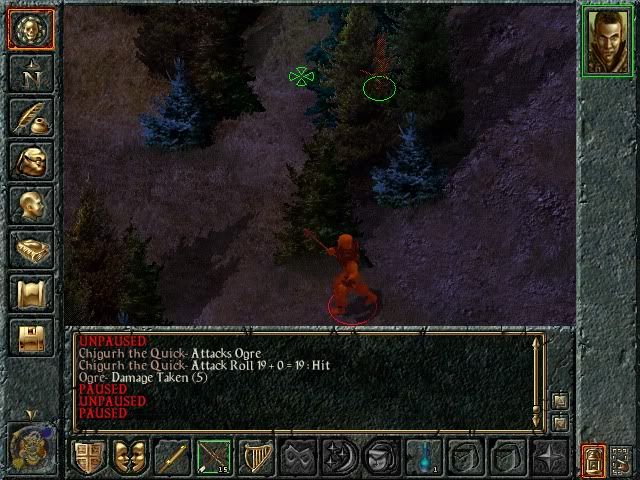This screenshot has width=640, height=480.
Task: Start the bard song with the harp icon
Action: (x=256, y=458)
